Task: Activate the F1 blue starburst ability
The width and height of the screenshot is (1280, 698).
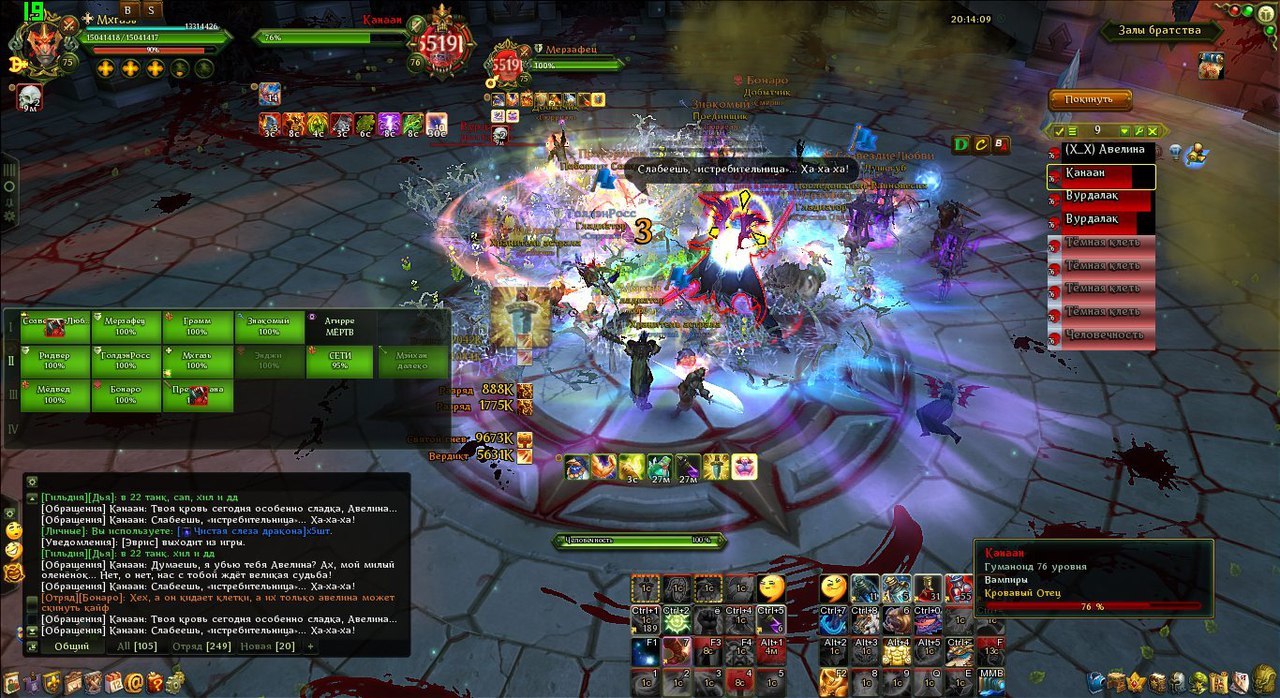Action: pos(645,653)
